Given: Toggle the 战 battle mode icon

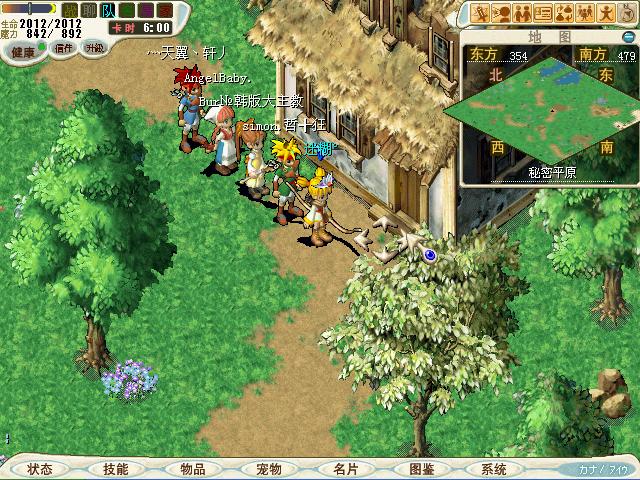Looking at the screenshot, I should [x=70, y=10].
